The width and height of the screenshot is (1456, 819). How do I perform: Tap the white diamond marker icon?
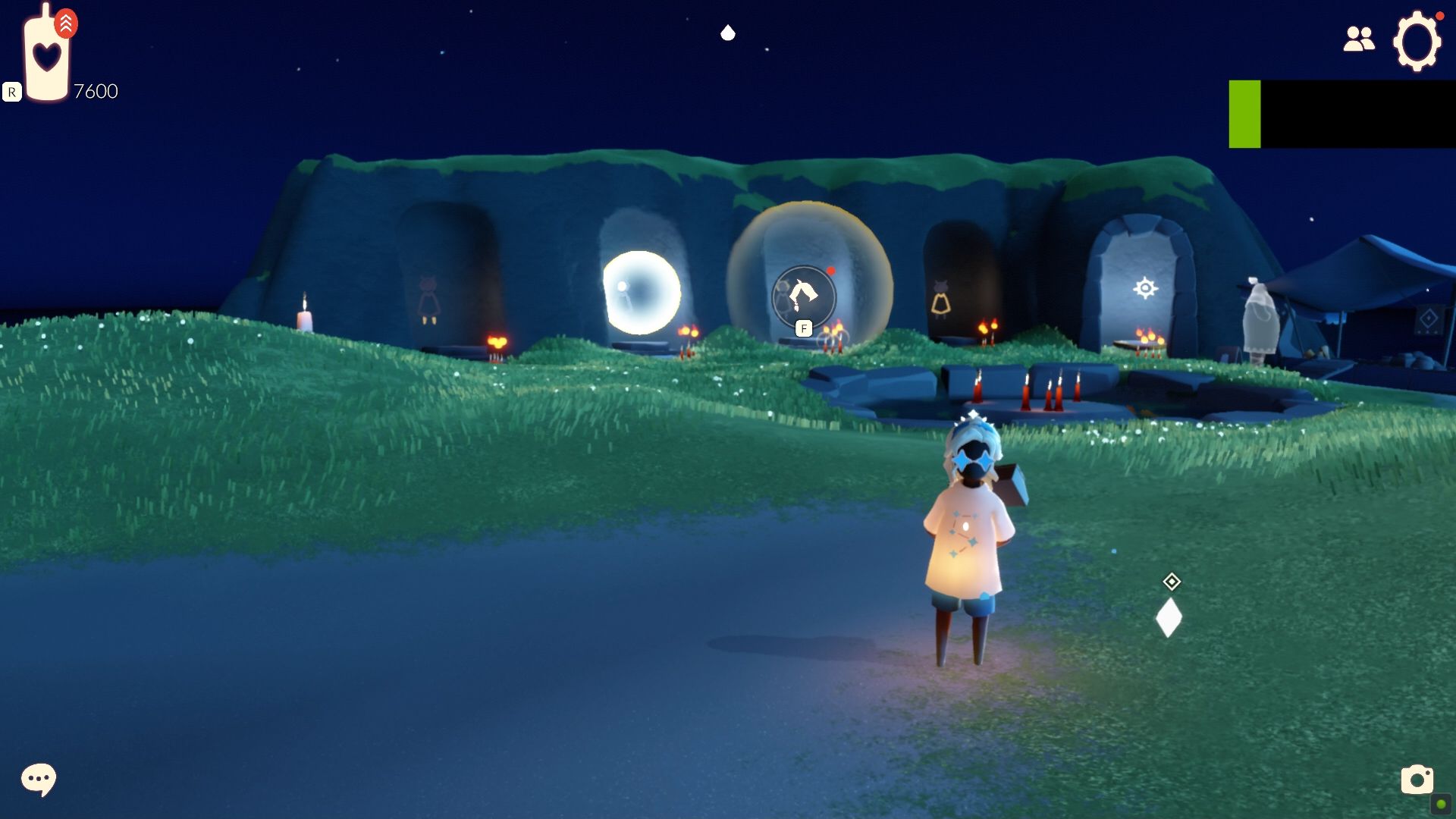click(1169, 617)
